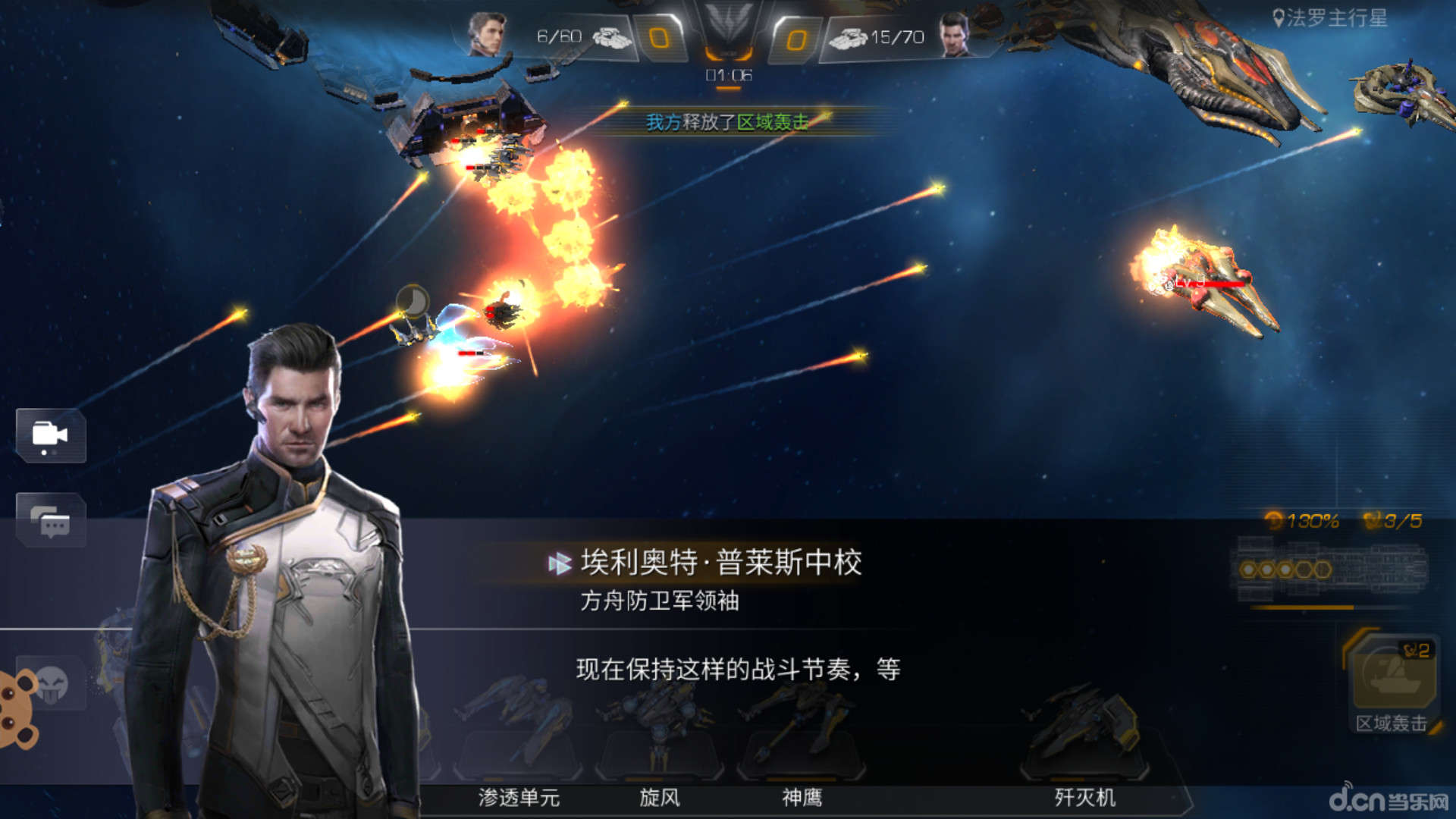Open the battle camera view icon

[50, 436]
